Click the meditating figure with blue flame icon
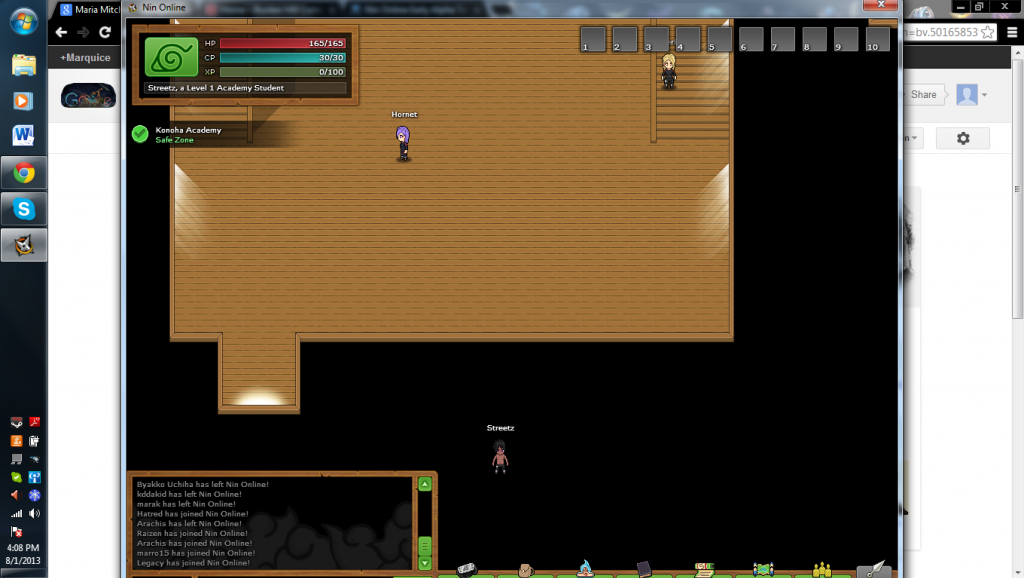This screenshot has height=578, width=1024. pos(584,569)
